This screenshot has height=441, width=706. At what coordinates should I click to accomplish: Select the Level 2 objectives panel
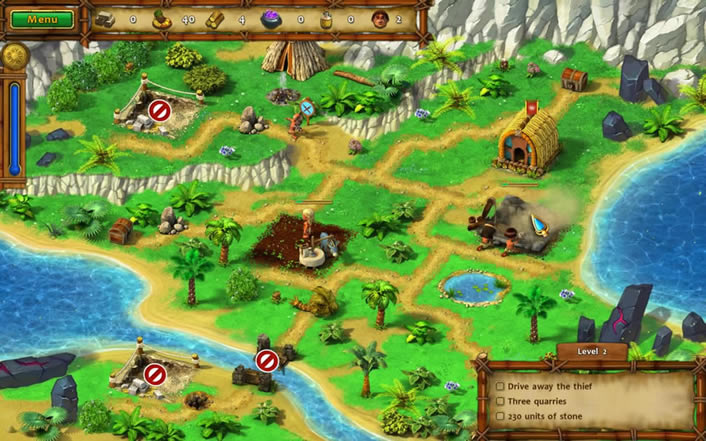pos(588,398)
